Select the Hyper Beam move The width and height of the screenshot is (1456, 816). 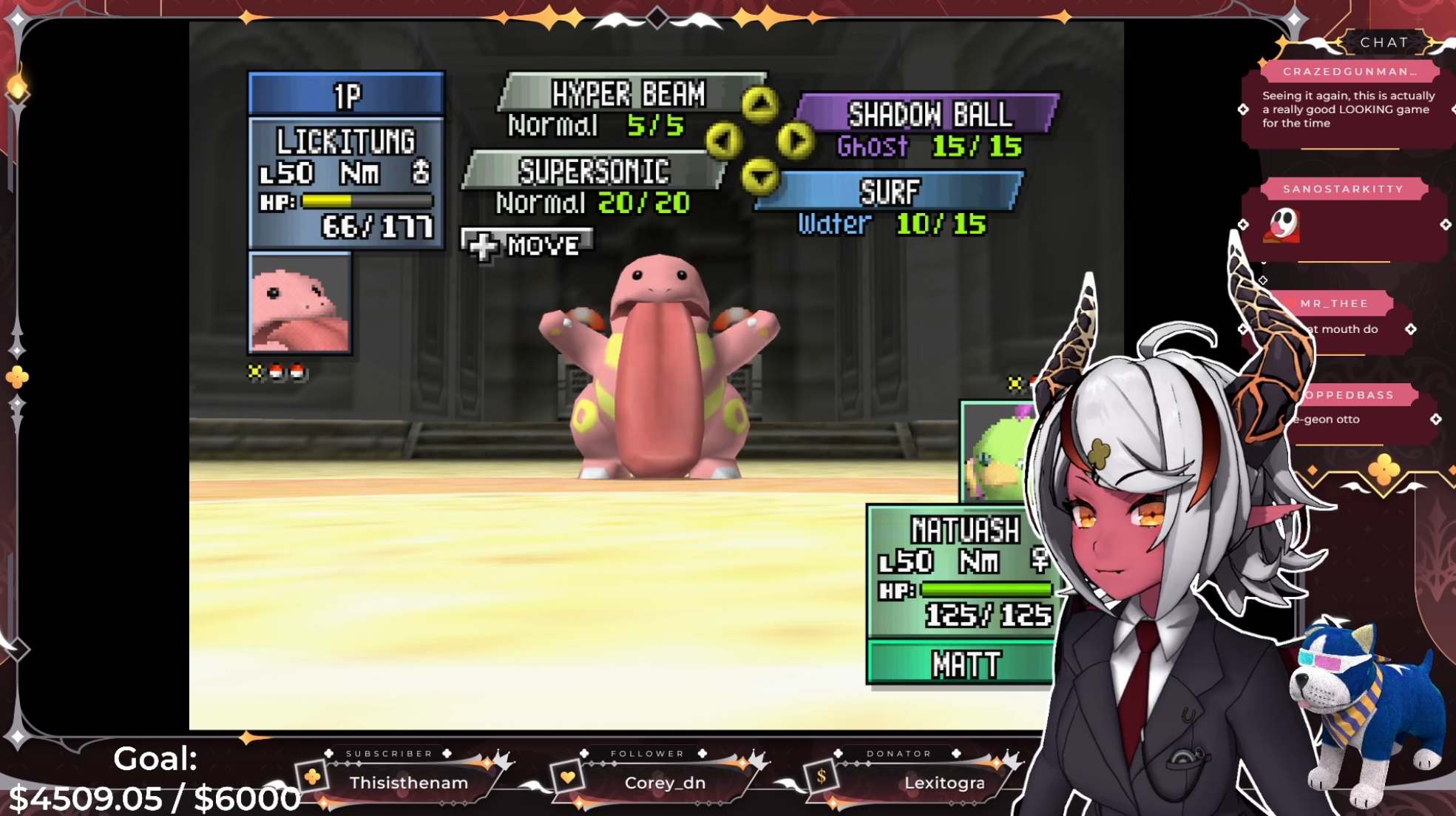pos(629,94)
